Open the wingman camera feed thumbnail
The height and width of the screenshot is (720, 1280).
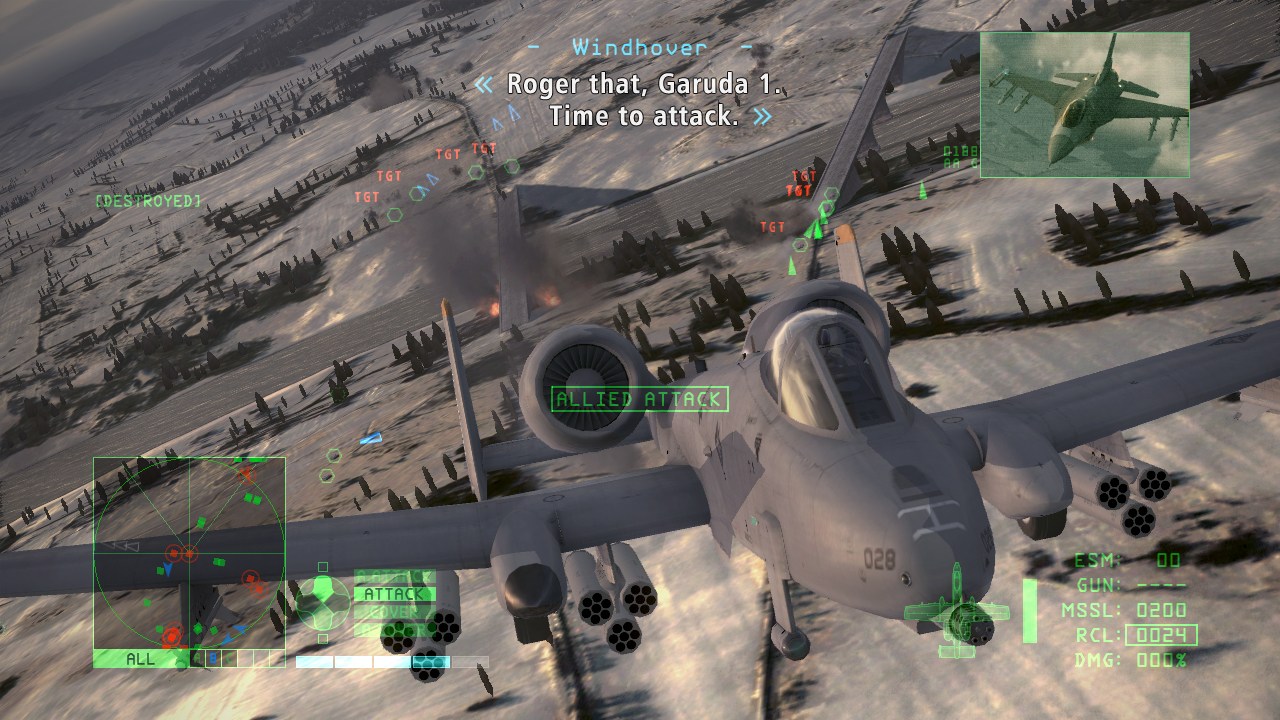(x=1084, y=103)
